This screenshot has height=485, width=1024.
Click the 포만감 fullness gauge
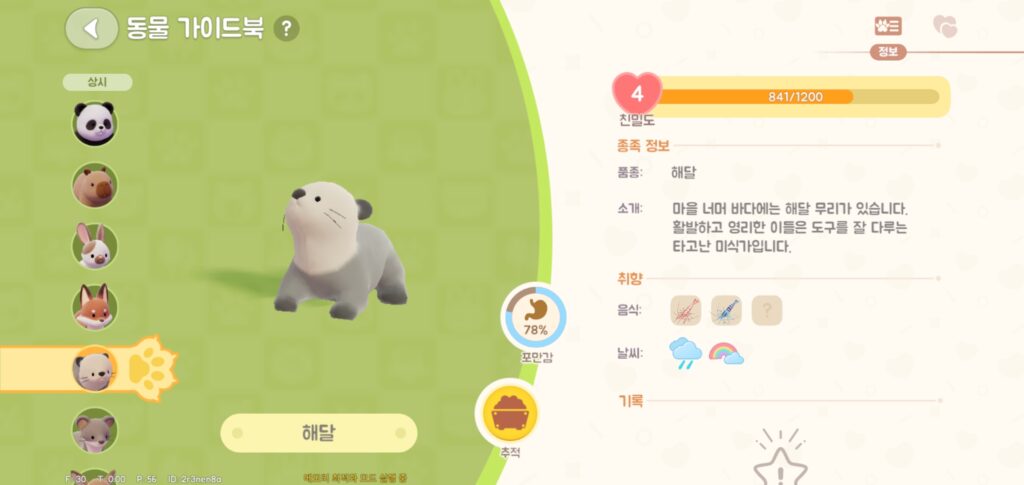[533, 319]
